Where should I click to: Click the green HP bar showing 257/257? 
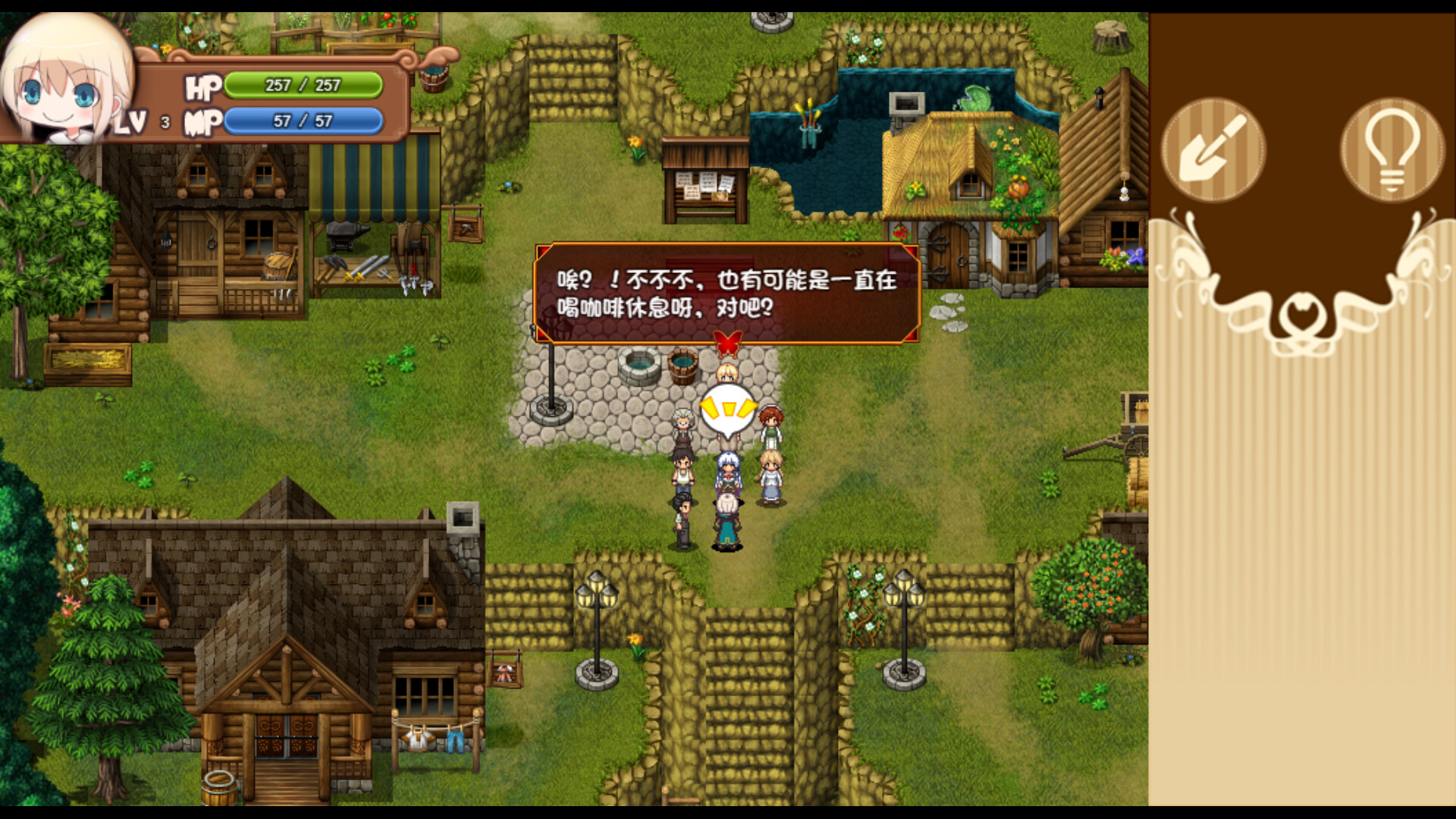point(303,86)
